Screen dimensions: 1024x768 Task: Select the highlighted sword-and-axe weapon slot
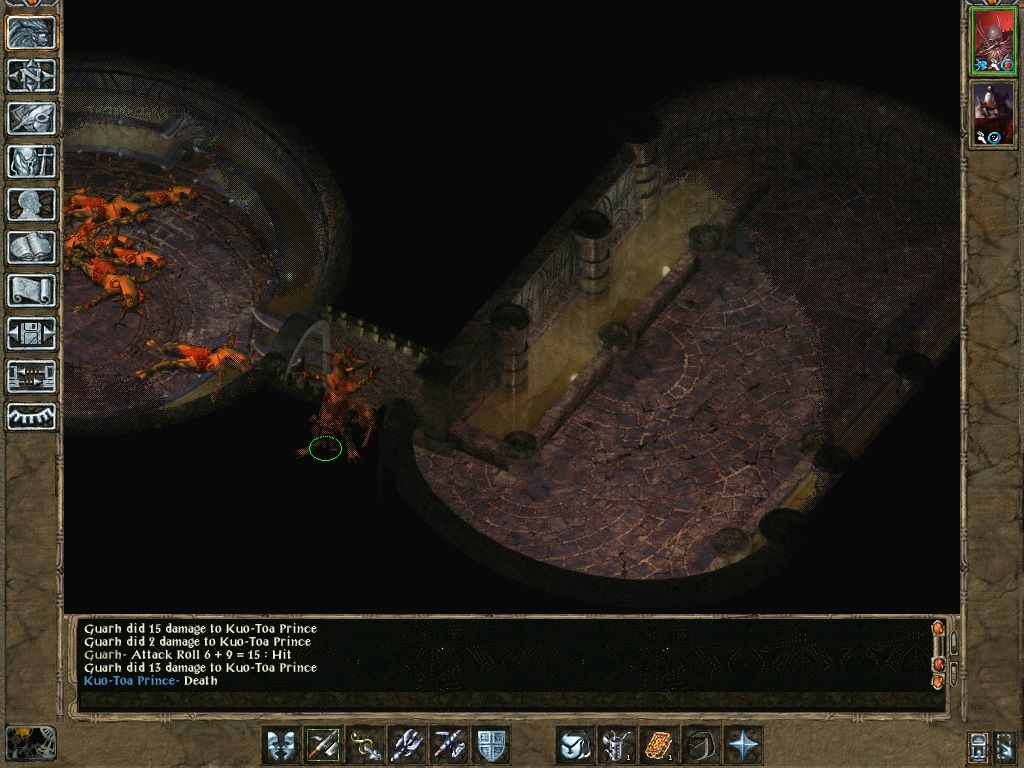pos(323,745)
